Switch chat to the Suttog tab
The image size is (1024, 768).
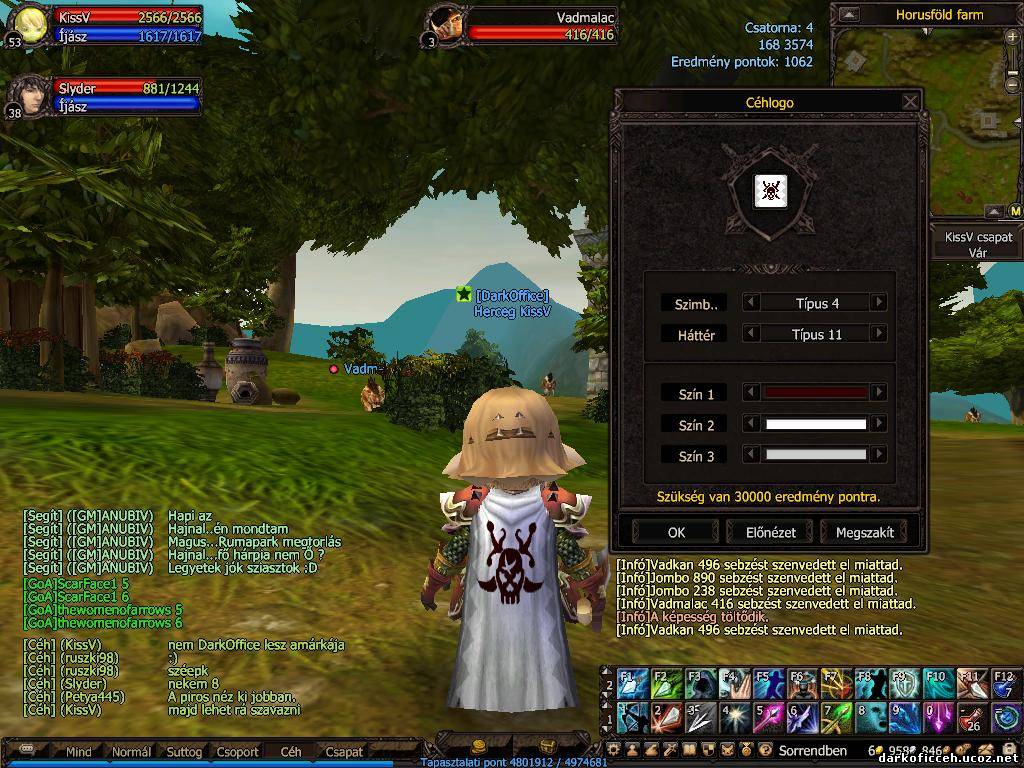pyautogui.click(x=184, y=752)
